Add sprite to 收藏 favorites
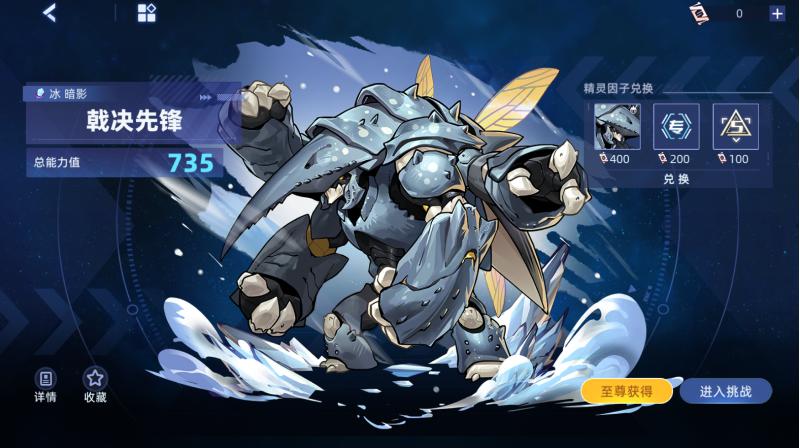The width and height of the screenshot is (800, 448). point(95,385)
